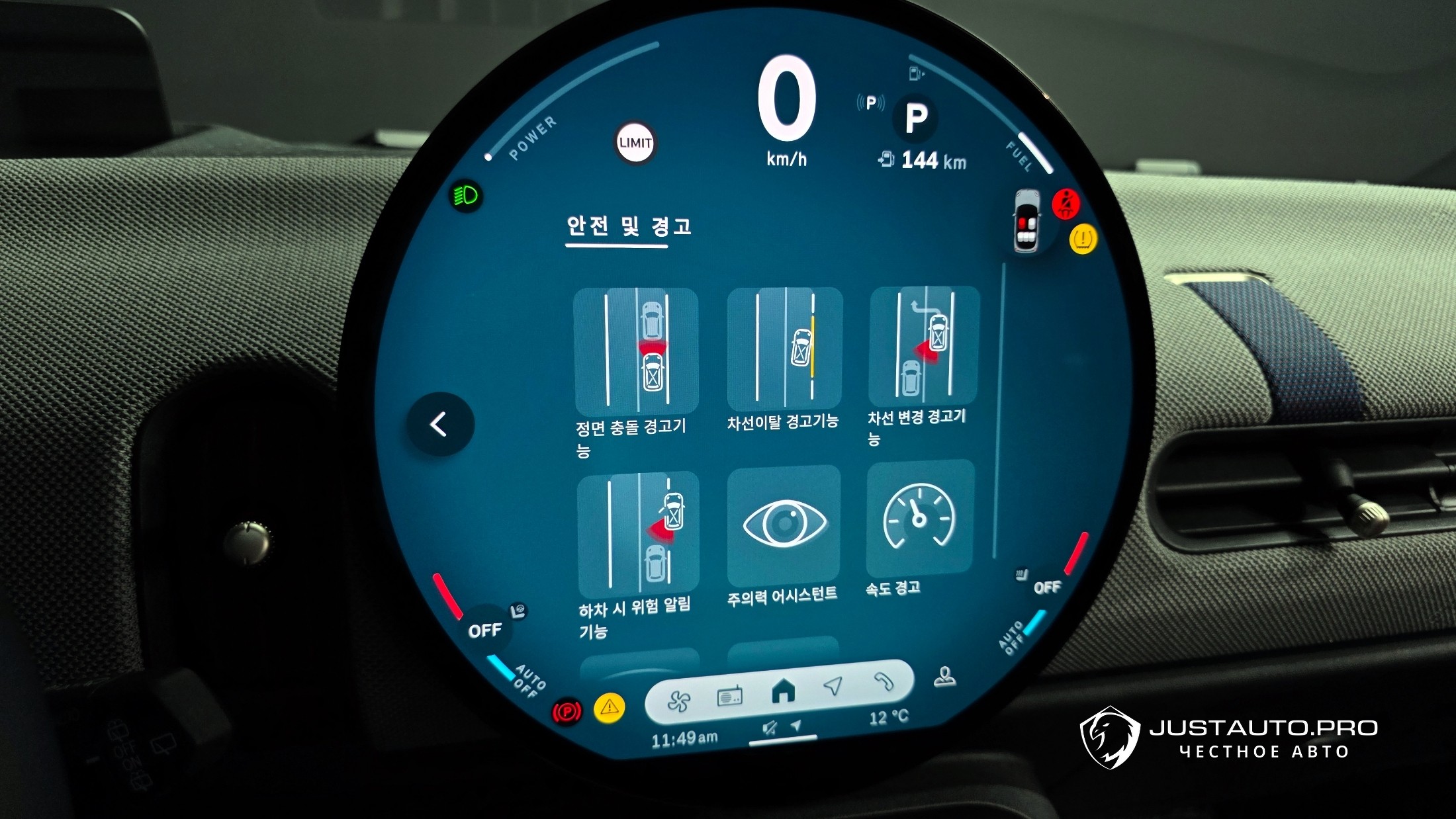Select the 차선이탈 경고기능 tile
1456x819 pixels.
click(784, 348)
